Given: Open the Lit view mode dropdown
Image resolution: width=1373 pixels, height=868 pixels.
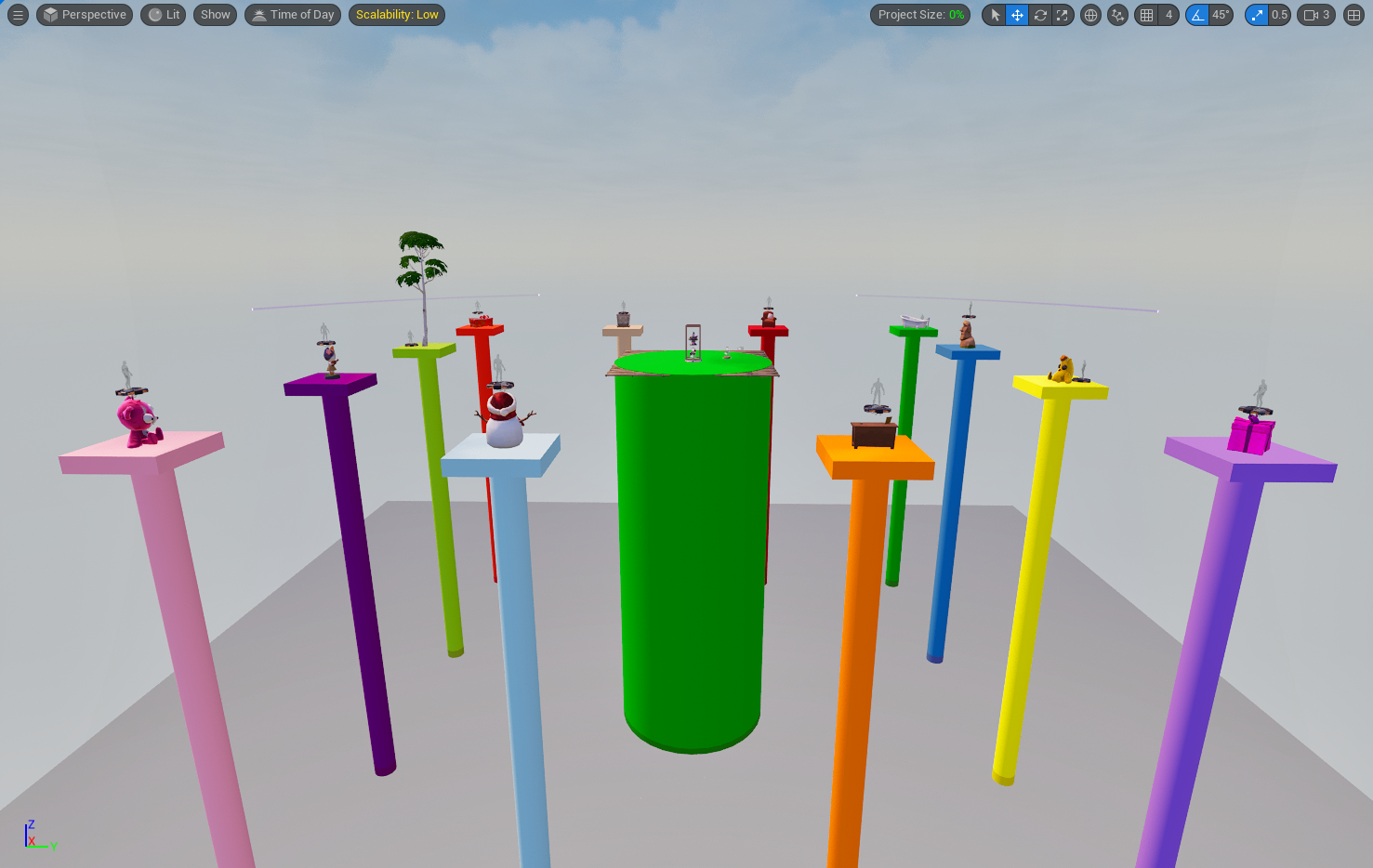Looking at the screenshot, I should (x=163, y=15).
